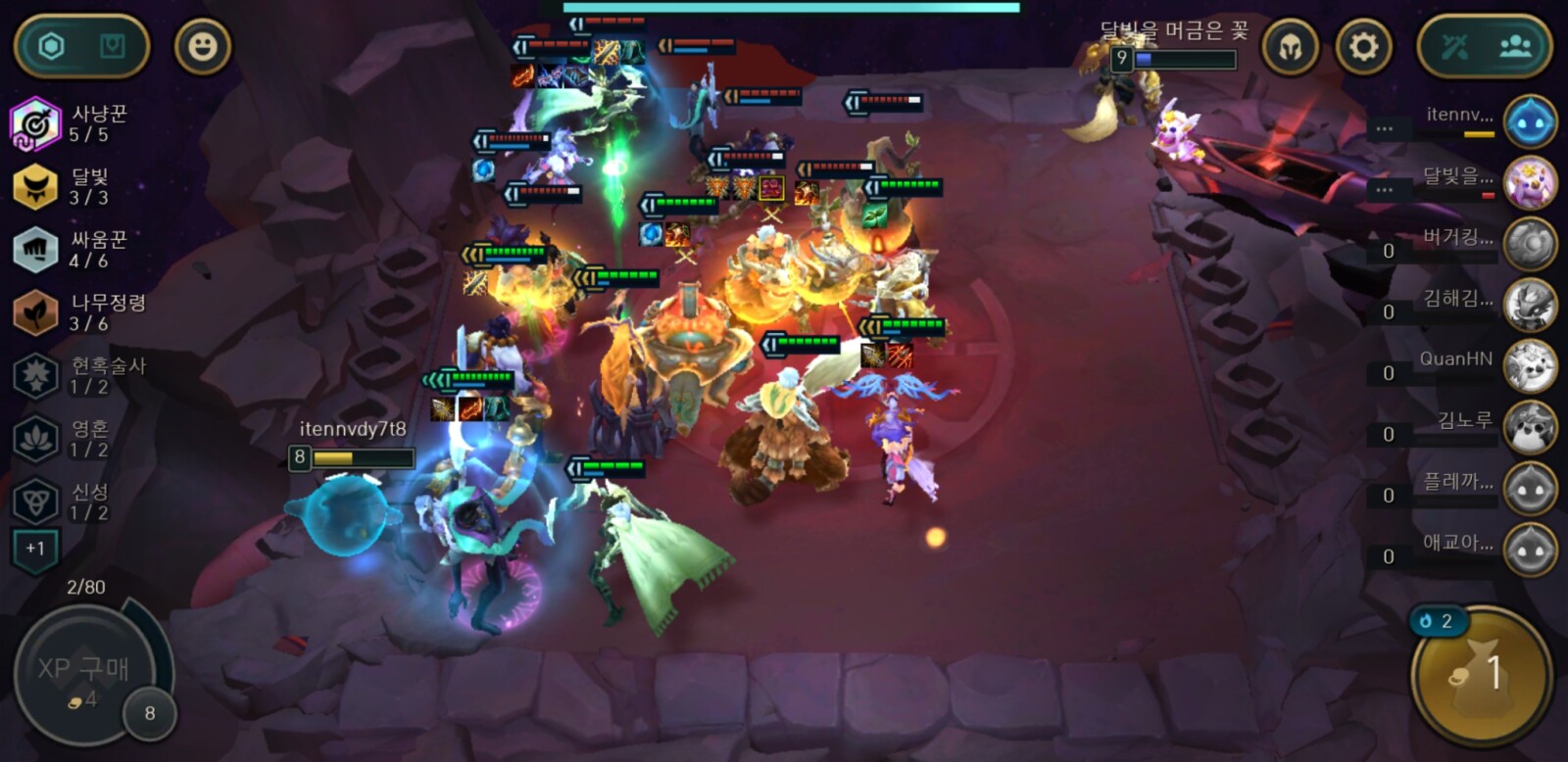The width and height of the screenshot is (1568, 762).
Task: View player 김노루's board
Action: 1529,427
